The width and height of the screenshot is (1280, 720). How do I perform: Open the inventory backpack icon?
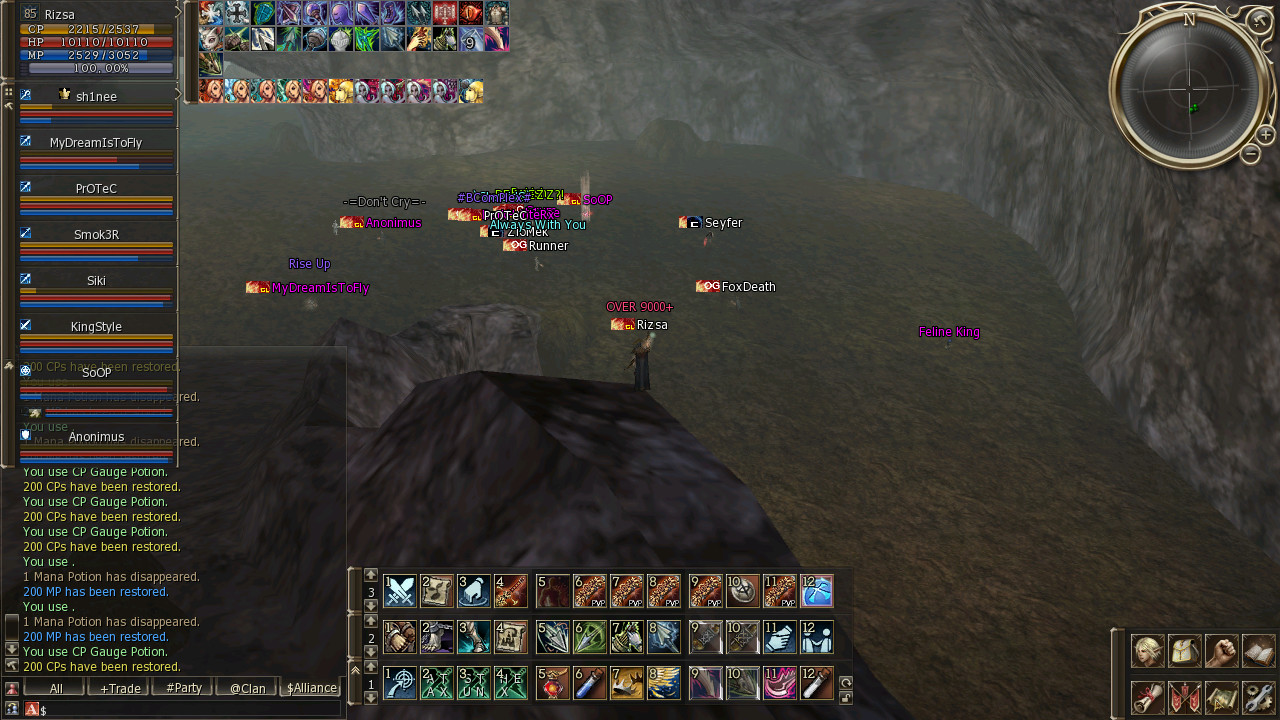[x=1184, y=651]
